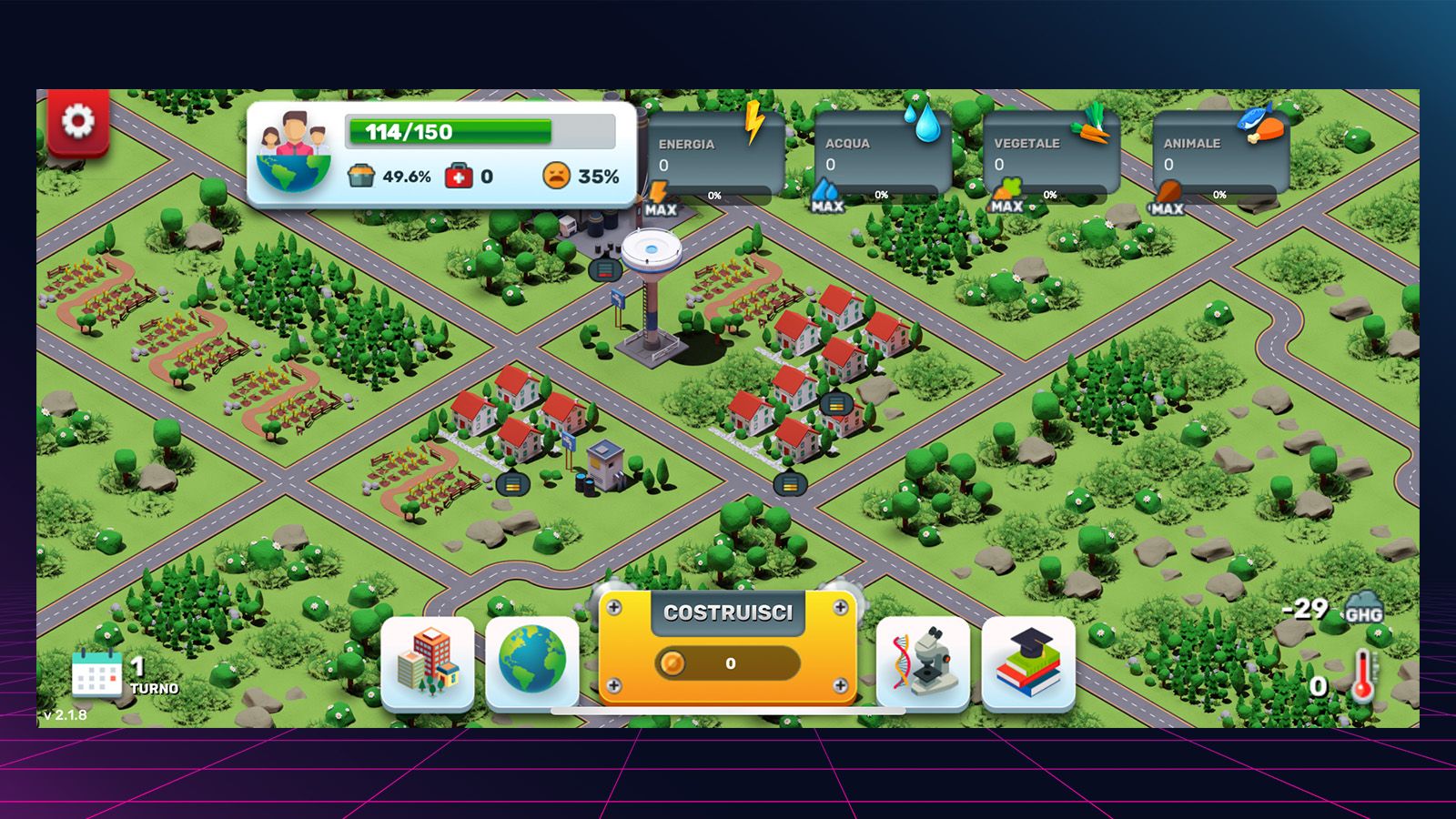Open settings with the red gear button

click(x=78, y=121)
